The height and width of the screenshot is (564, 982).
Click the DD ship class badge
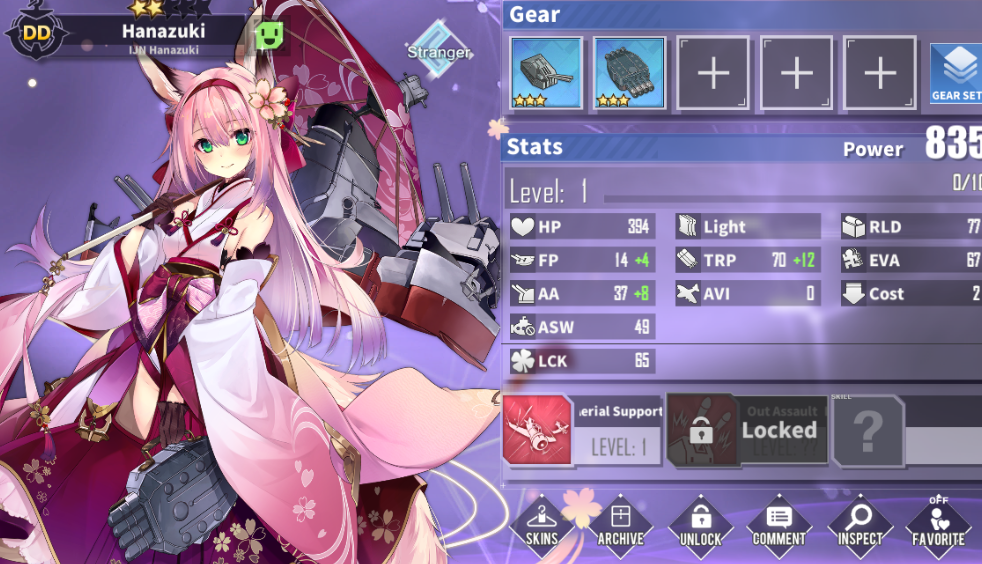37,32
